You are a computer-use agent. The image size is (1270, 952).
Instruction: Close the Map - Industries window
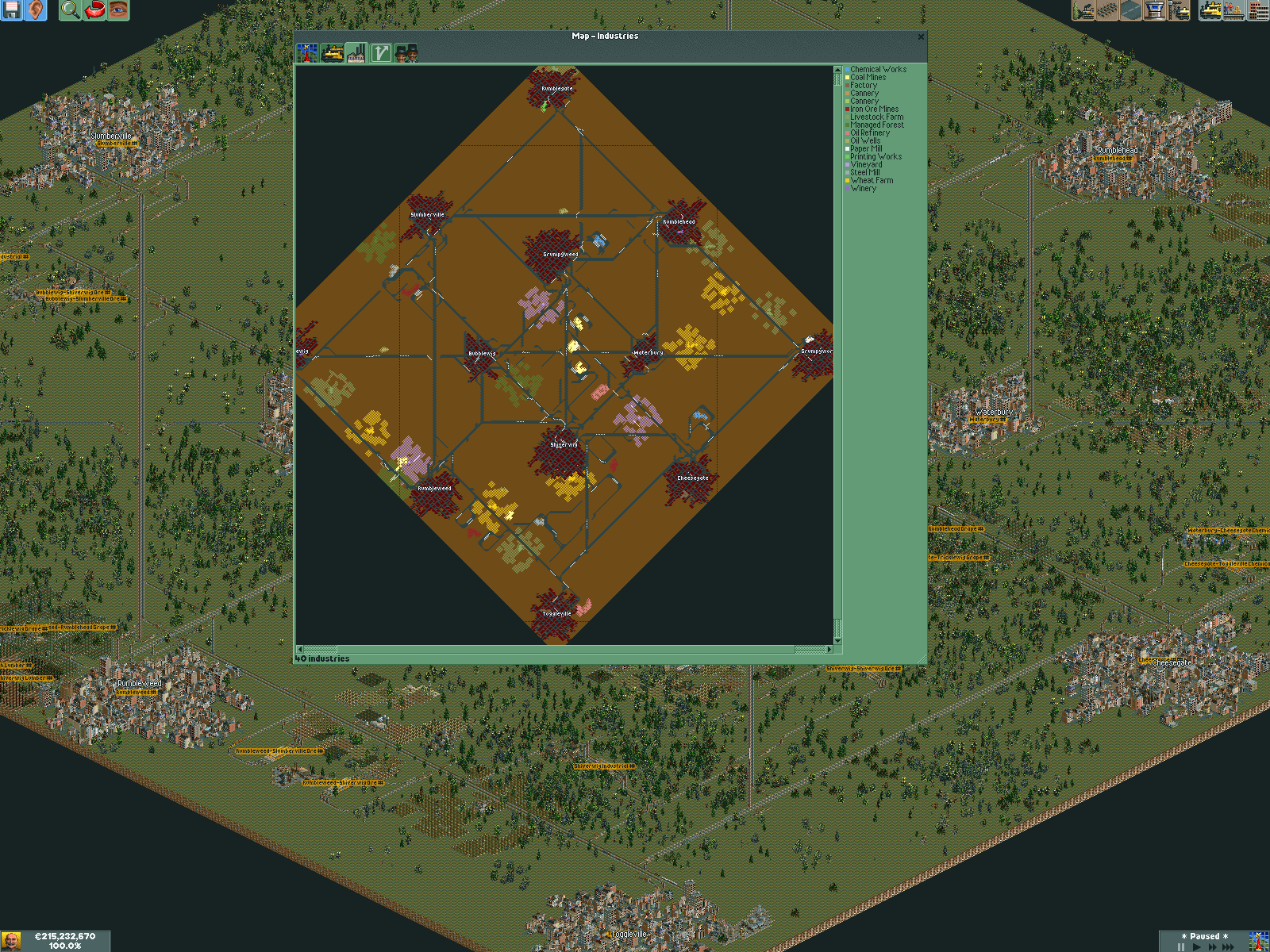(x=921, y=36)
